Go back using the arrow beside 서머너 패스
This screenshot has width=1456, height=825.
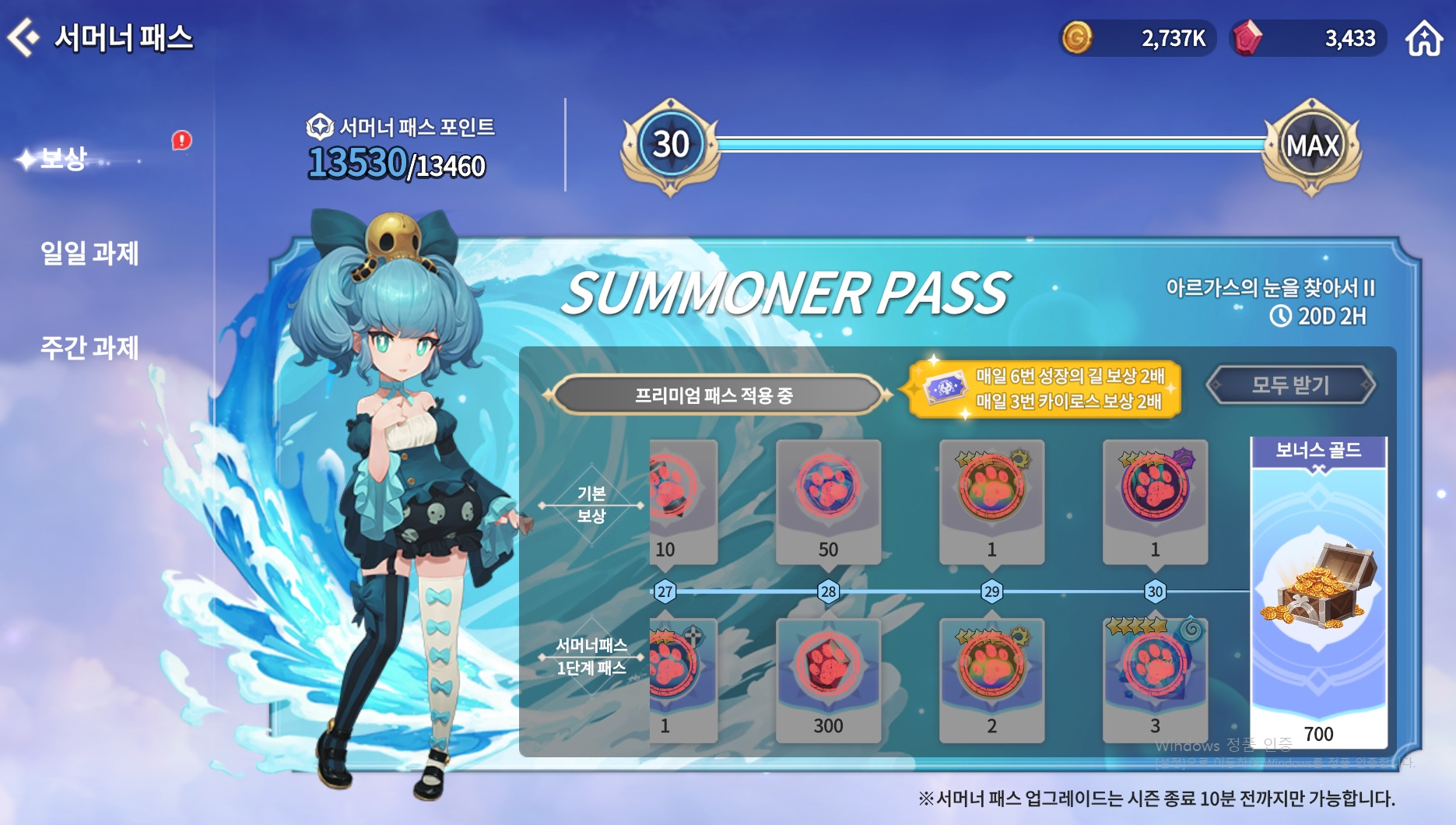pos(23,37)
